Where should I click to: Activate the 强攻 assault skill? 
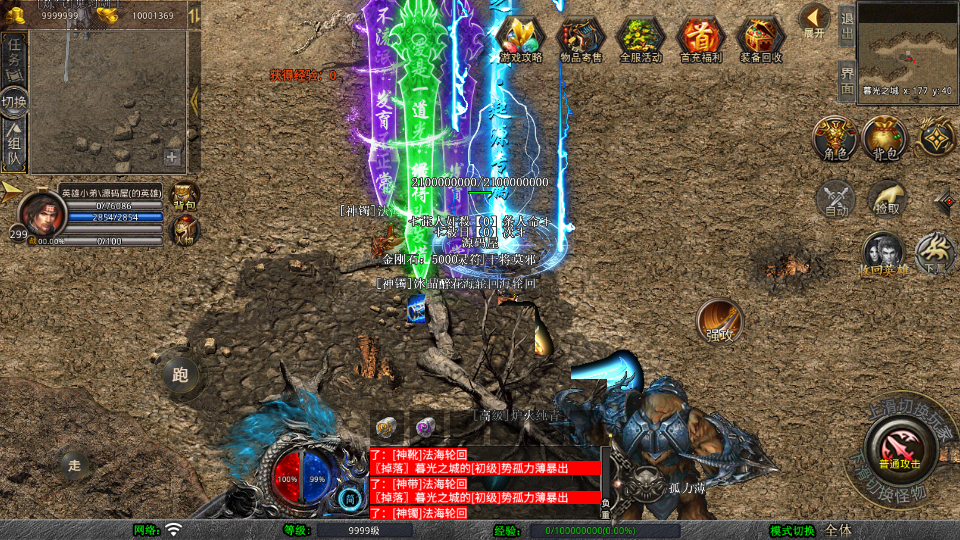[x=719, y=321]
